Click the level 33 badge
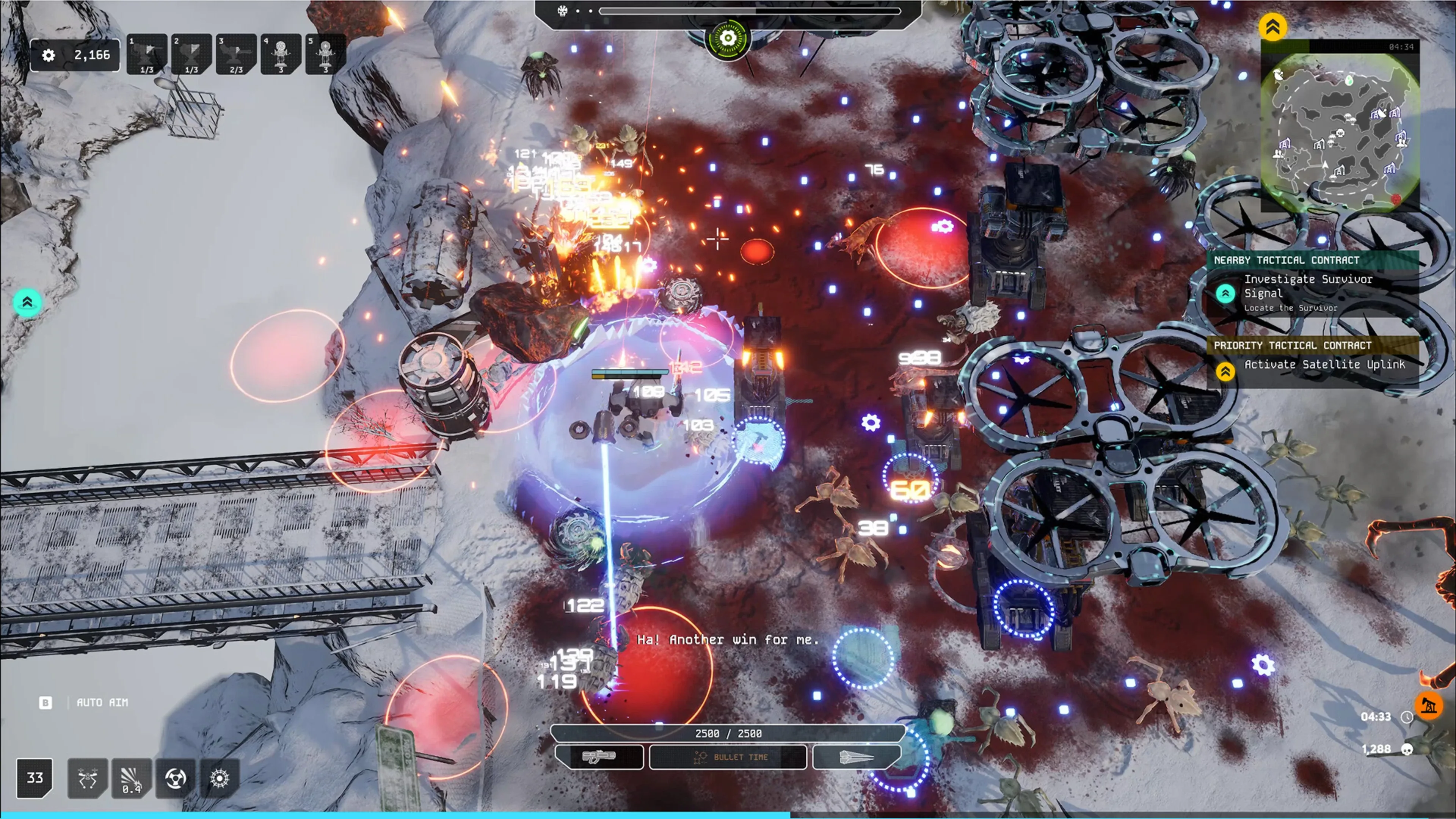 tap(35, 778)
